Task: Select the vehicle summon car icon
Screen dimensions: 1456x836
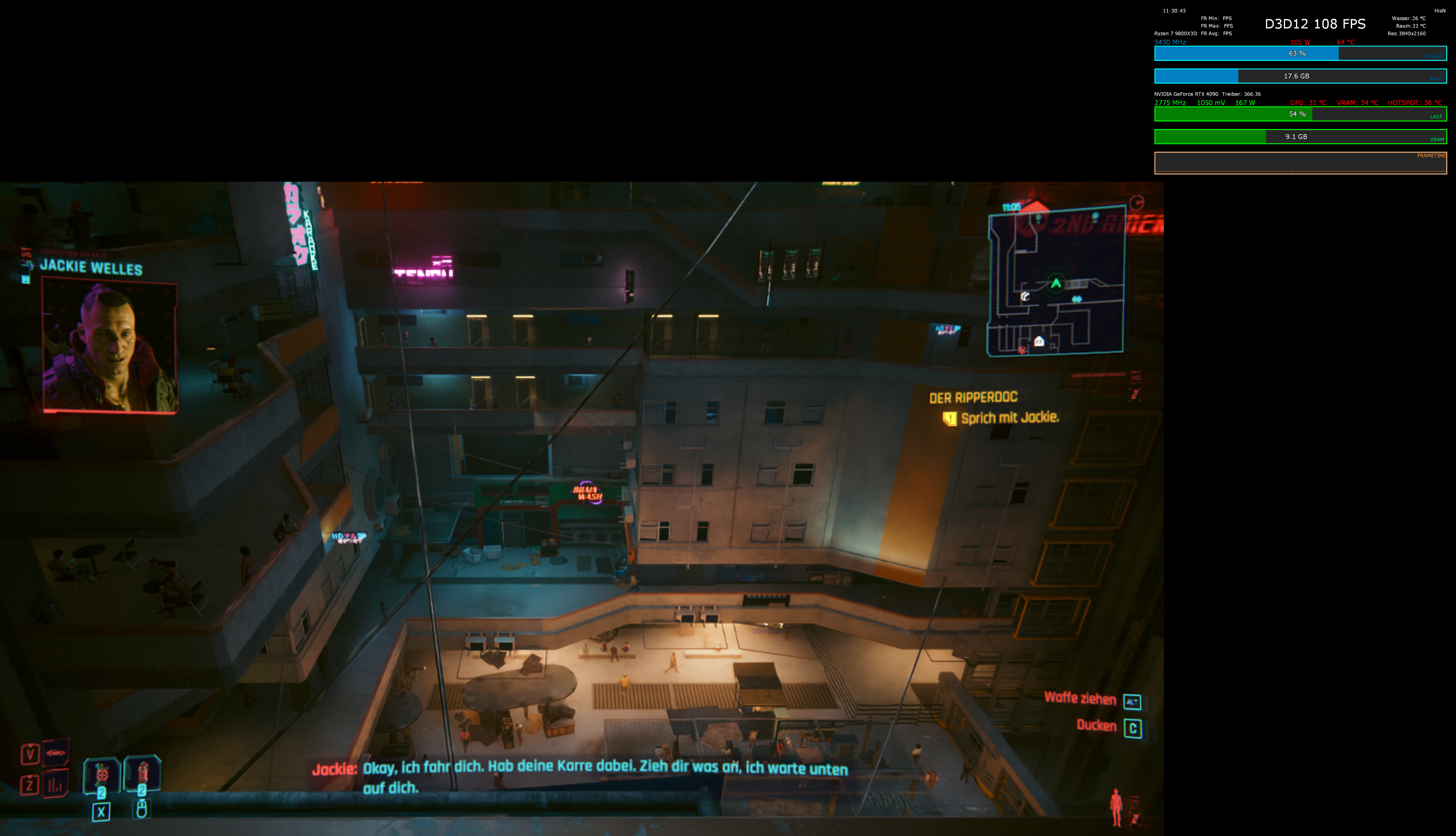Action: [56, 753]
